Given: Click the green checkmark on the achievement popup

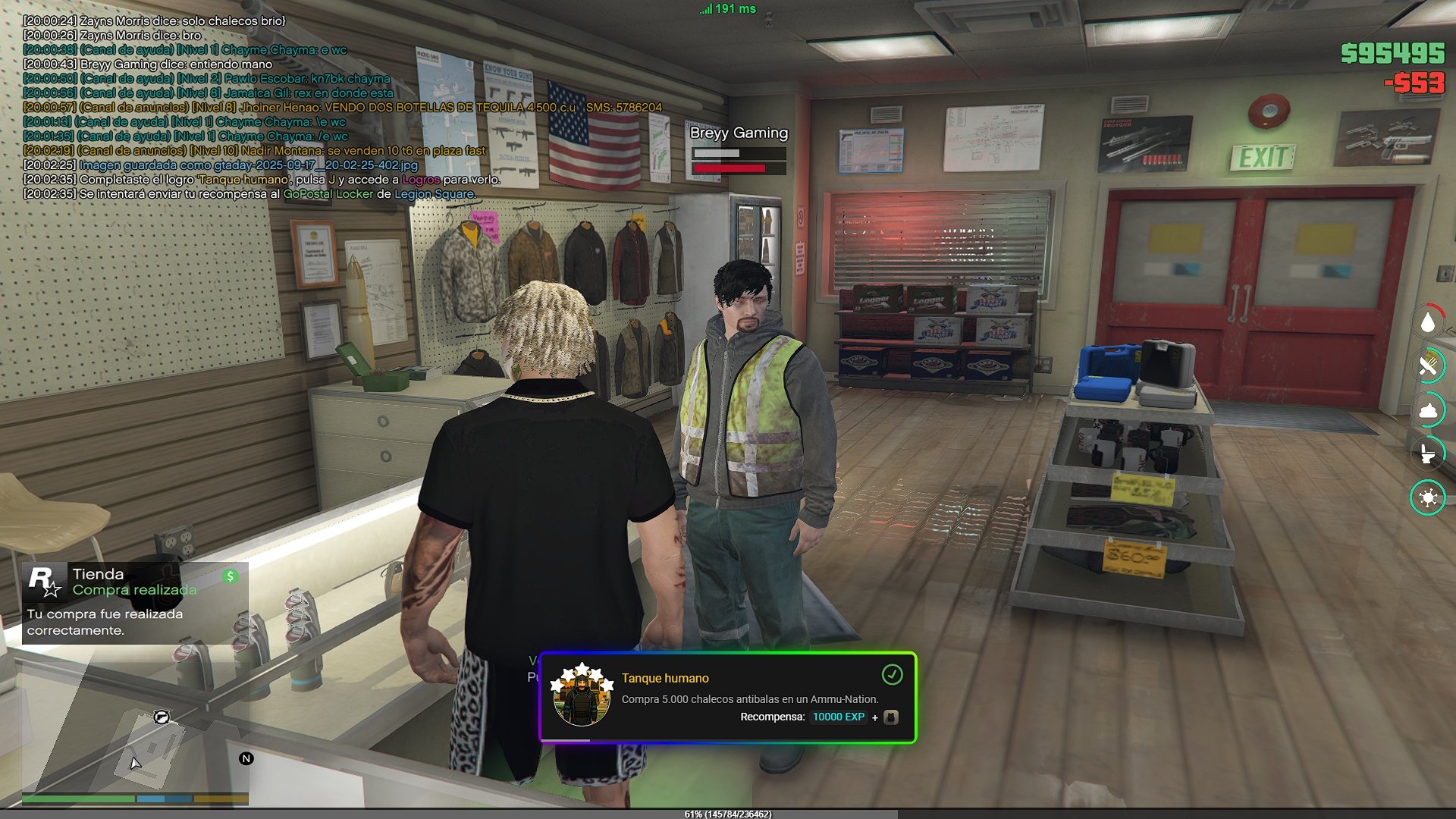Looking at the screenshot, I should tap(892, 674).
